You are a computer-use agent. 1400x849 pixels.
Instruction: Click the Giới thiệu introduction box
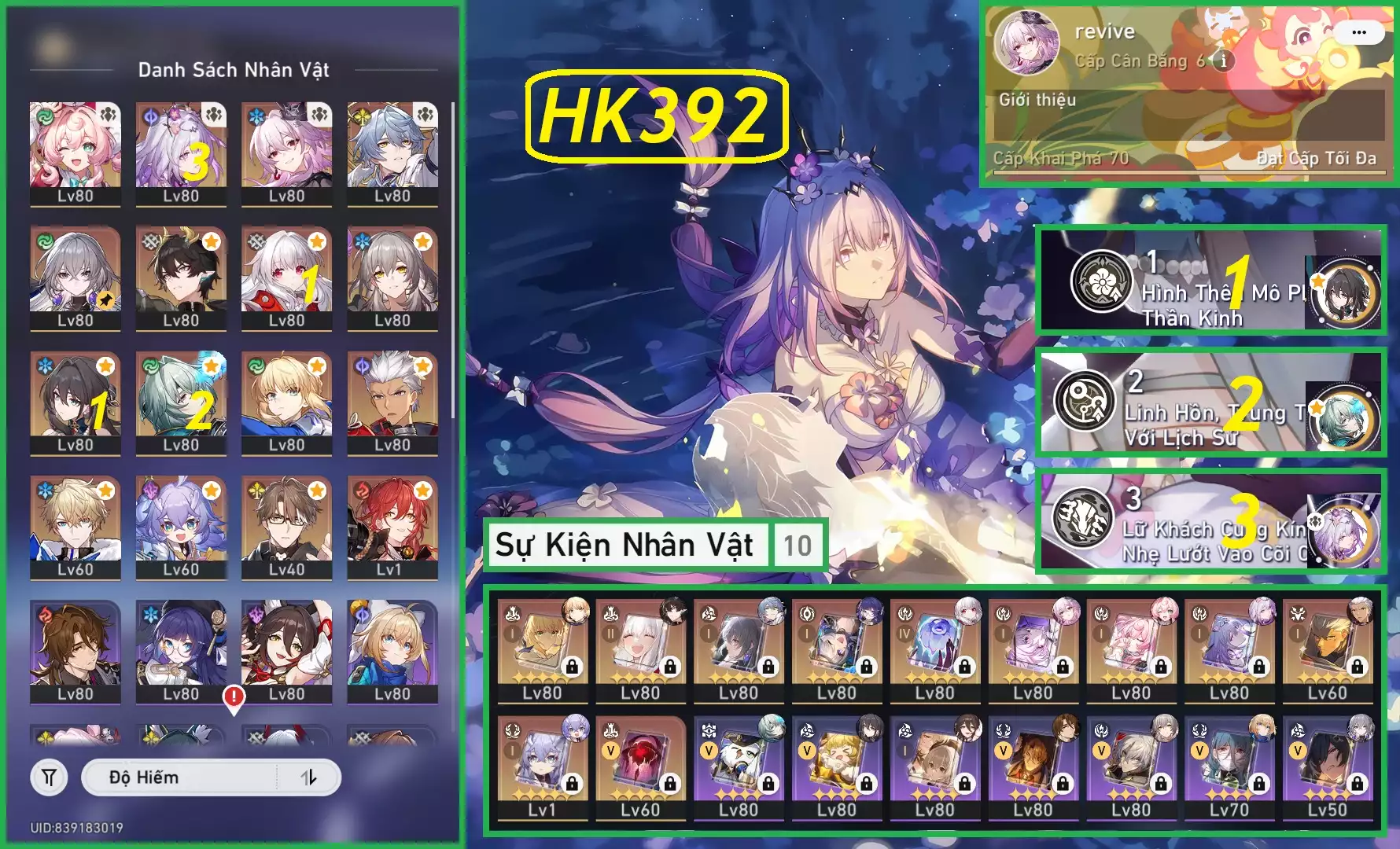point(1188,116)
